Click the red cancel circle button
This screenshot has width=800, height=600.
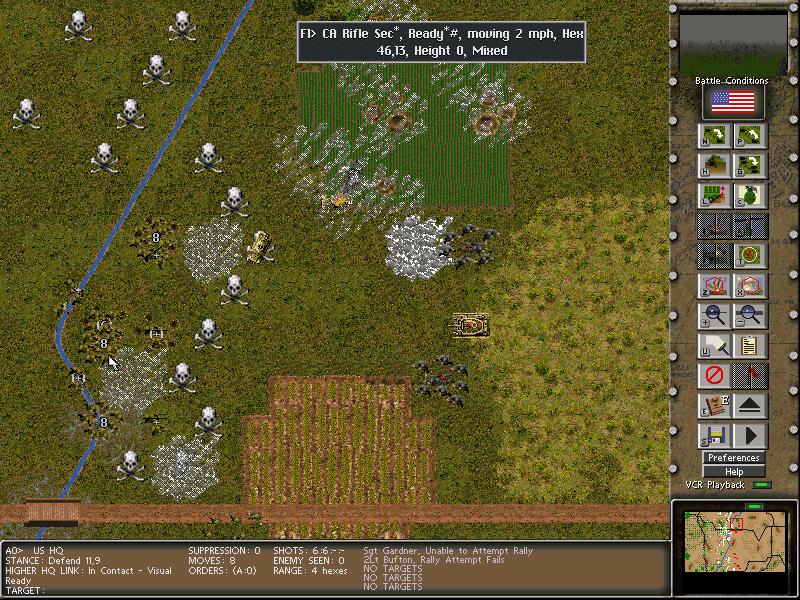pos(716,377)
